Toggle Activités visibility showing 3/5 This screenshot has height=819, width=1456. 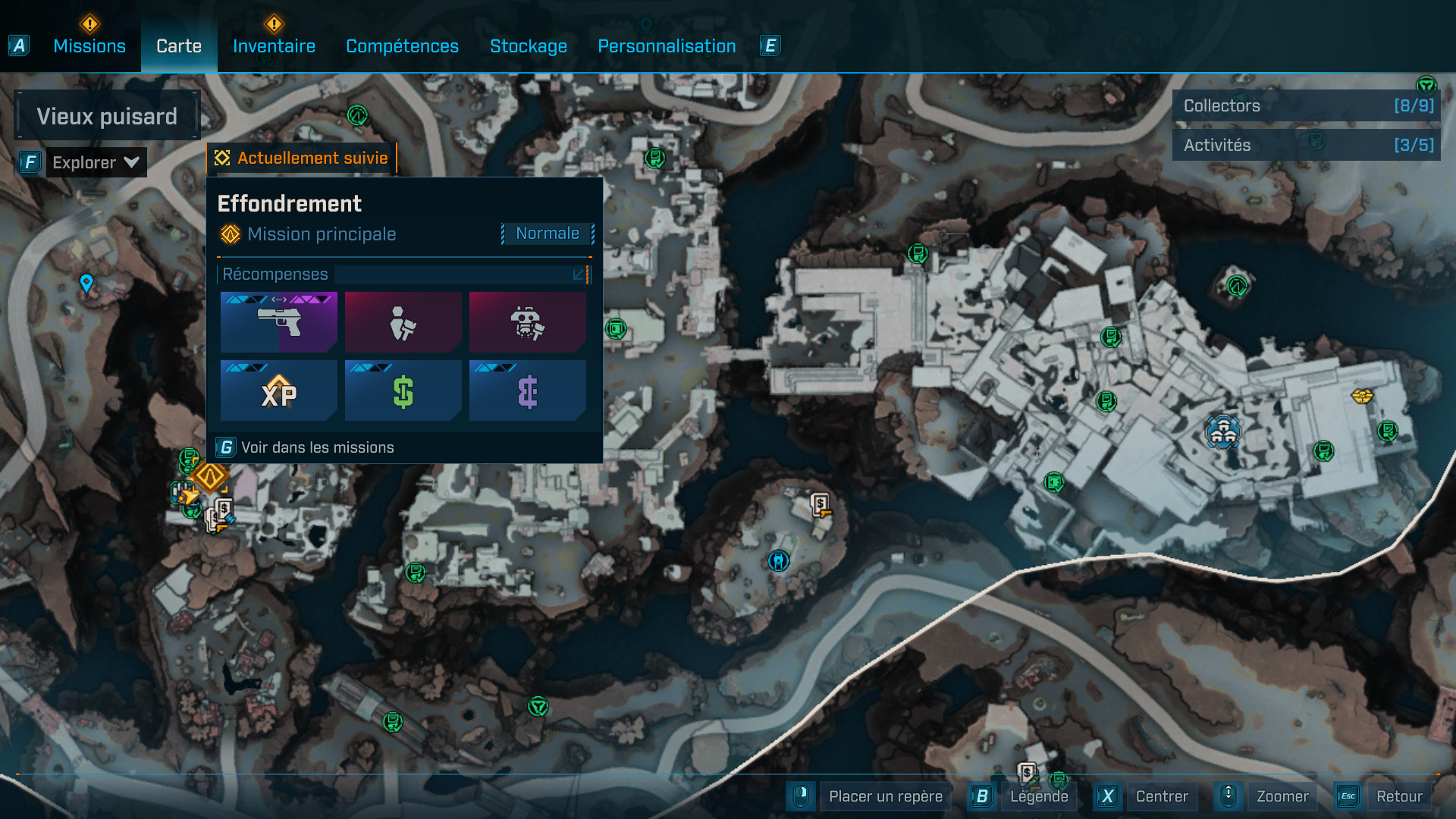pos(1305,144)
